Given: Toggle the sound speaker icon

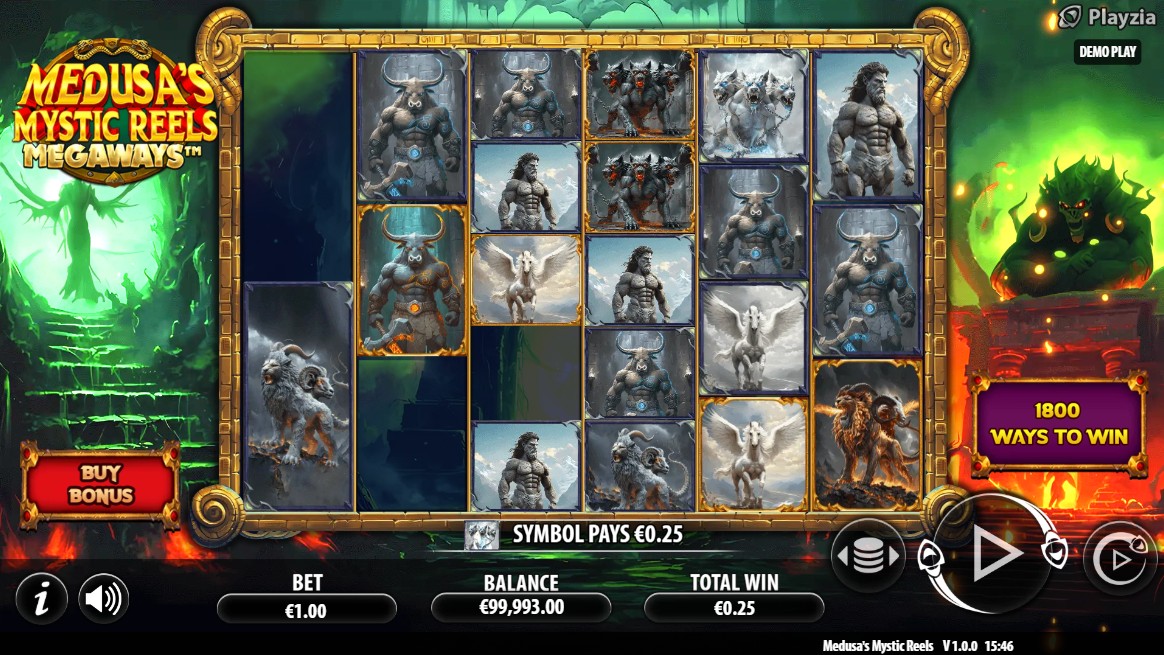Looking at the screenshot, I should (x=103, y=600).
